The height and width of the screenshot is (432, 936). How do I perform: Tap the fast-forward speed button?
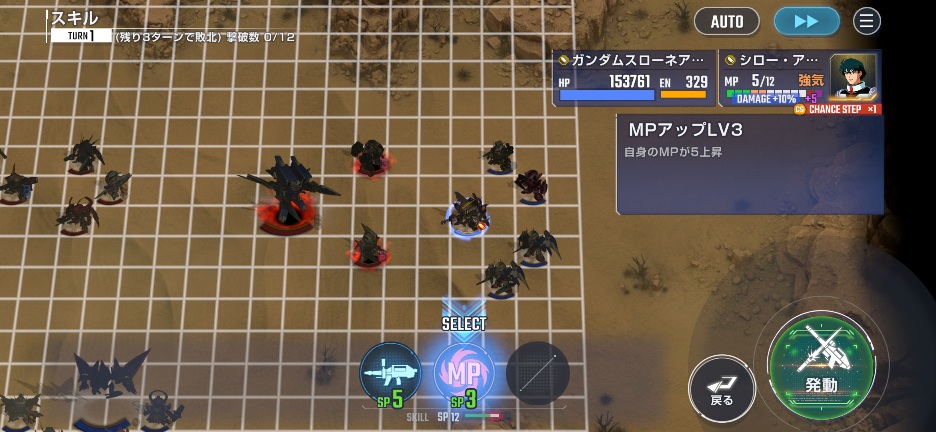click(806, 21)
